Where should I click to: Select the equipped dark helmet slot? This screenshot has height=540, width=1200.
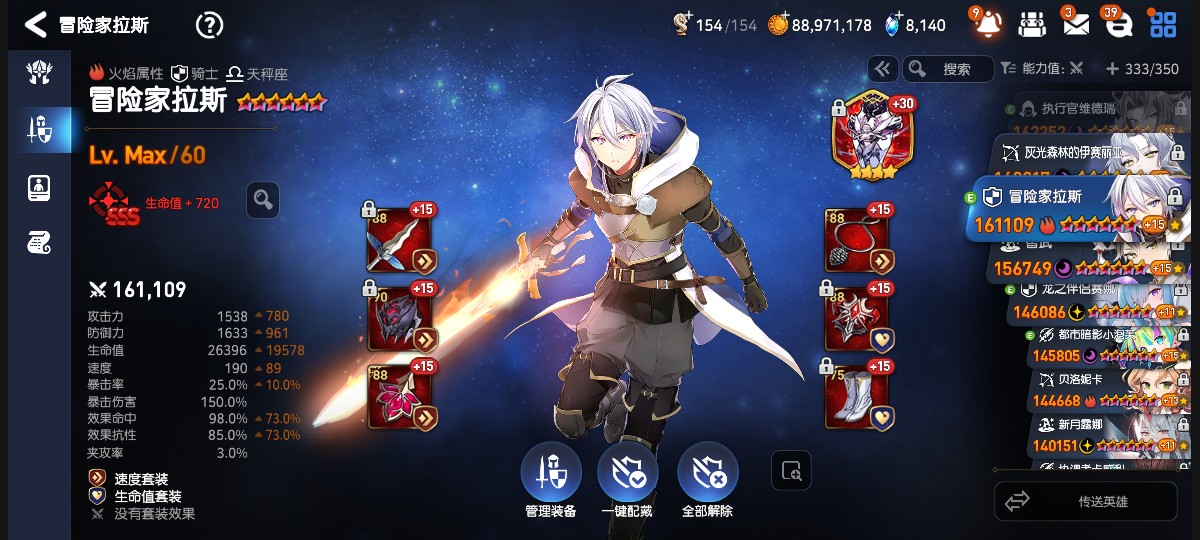(x=400, y=319)
